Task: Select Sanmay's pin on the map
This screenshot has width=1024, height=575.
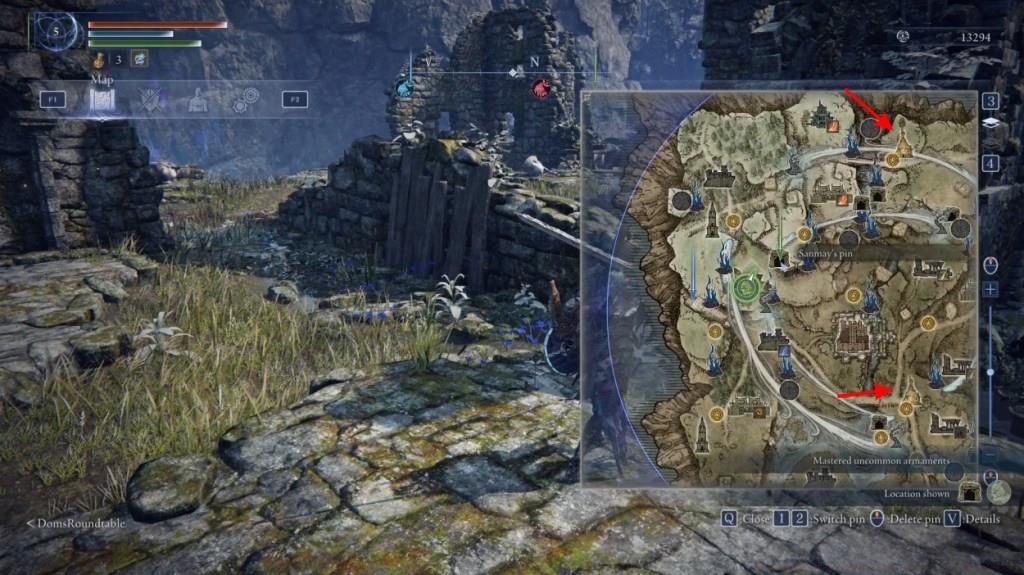Action: tap(780, 258)
